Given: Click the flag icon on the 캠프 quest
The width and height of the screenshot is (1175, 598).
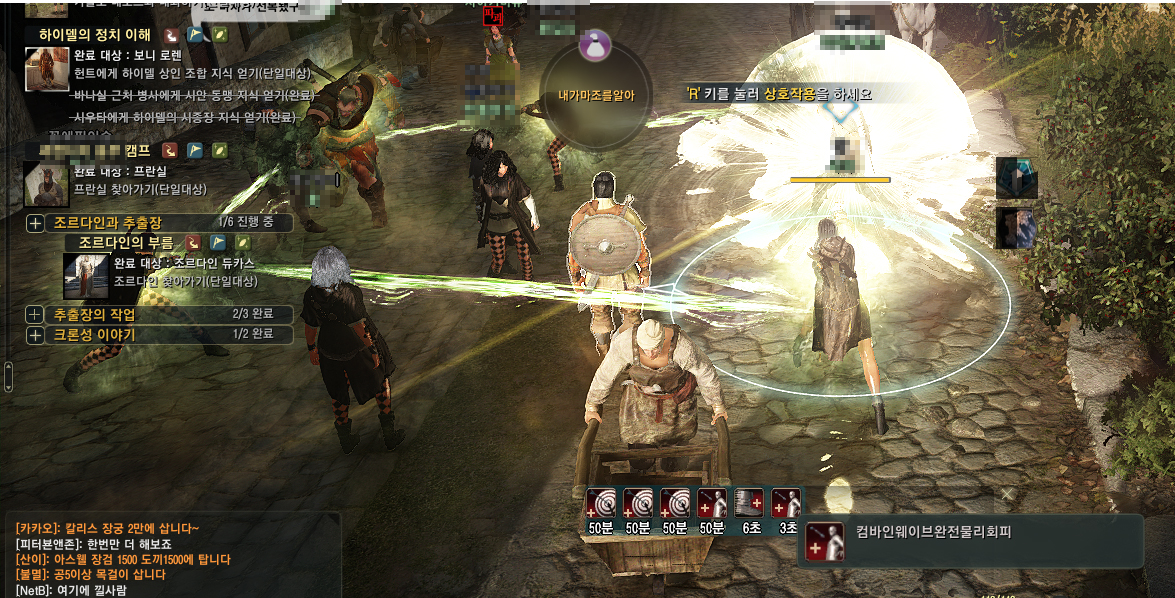Looking at the screenshot, I should (x=196, y=151).
